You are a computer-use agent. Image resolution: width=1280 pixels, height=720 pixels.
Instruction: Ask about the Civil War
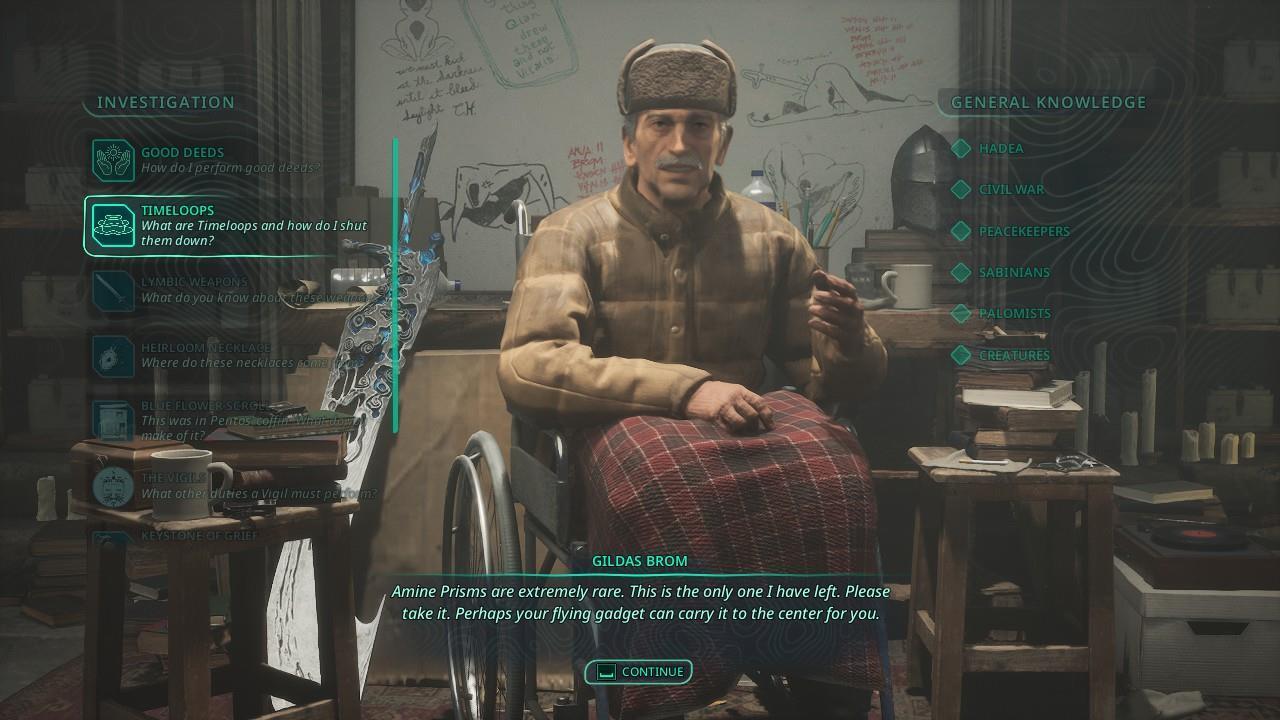point(1010,189)
